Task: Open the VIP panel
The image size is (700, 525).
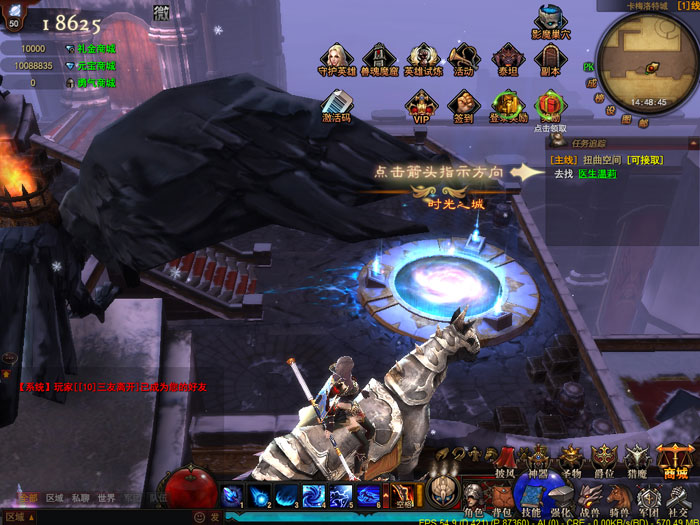Action: (421, 103)
